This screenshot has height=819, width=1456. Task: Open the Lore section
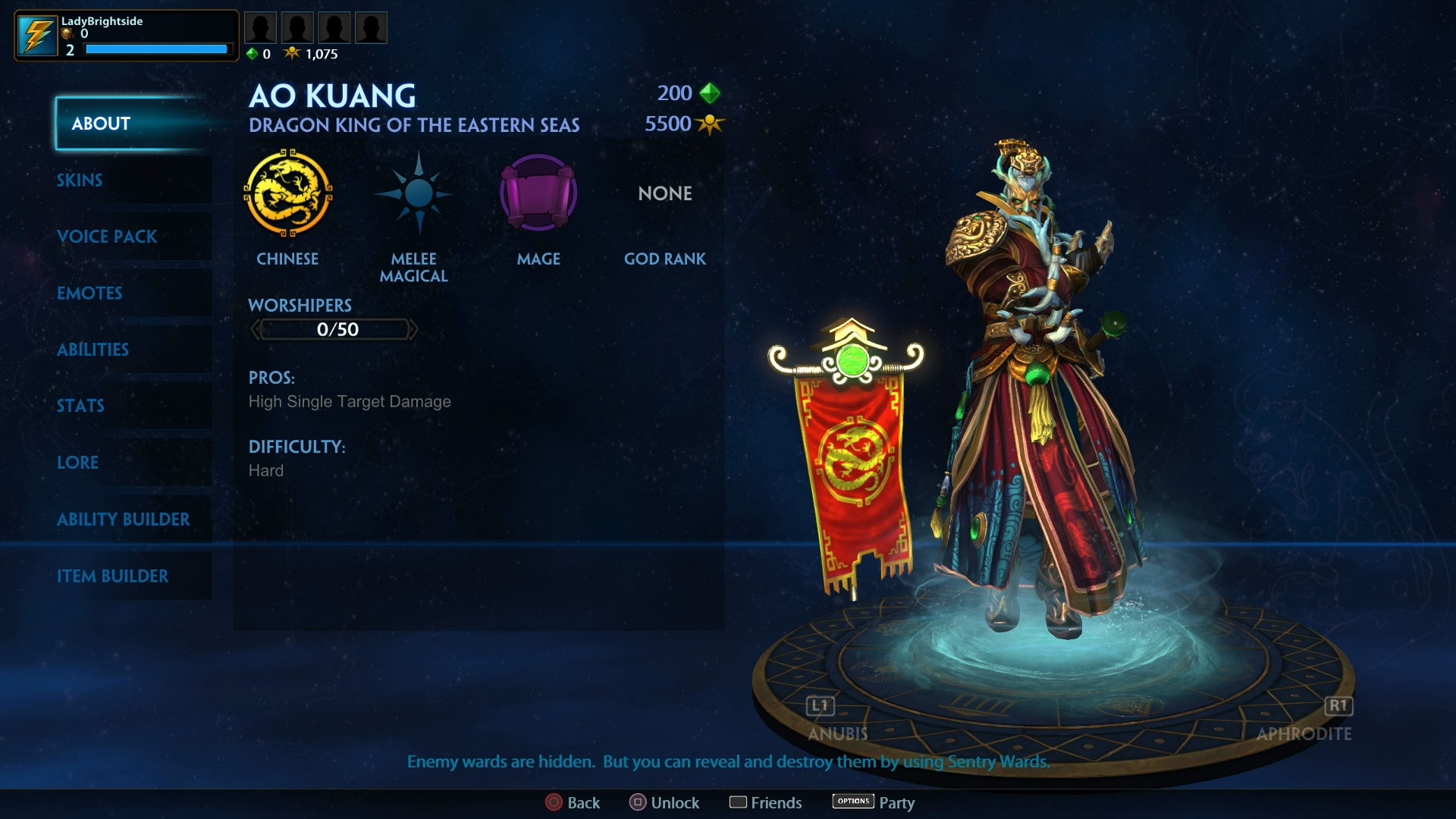point(78,463)
